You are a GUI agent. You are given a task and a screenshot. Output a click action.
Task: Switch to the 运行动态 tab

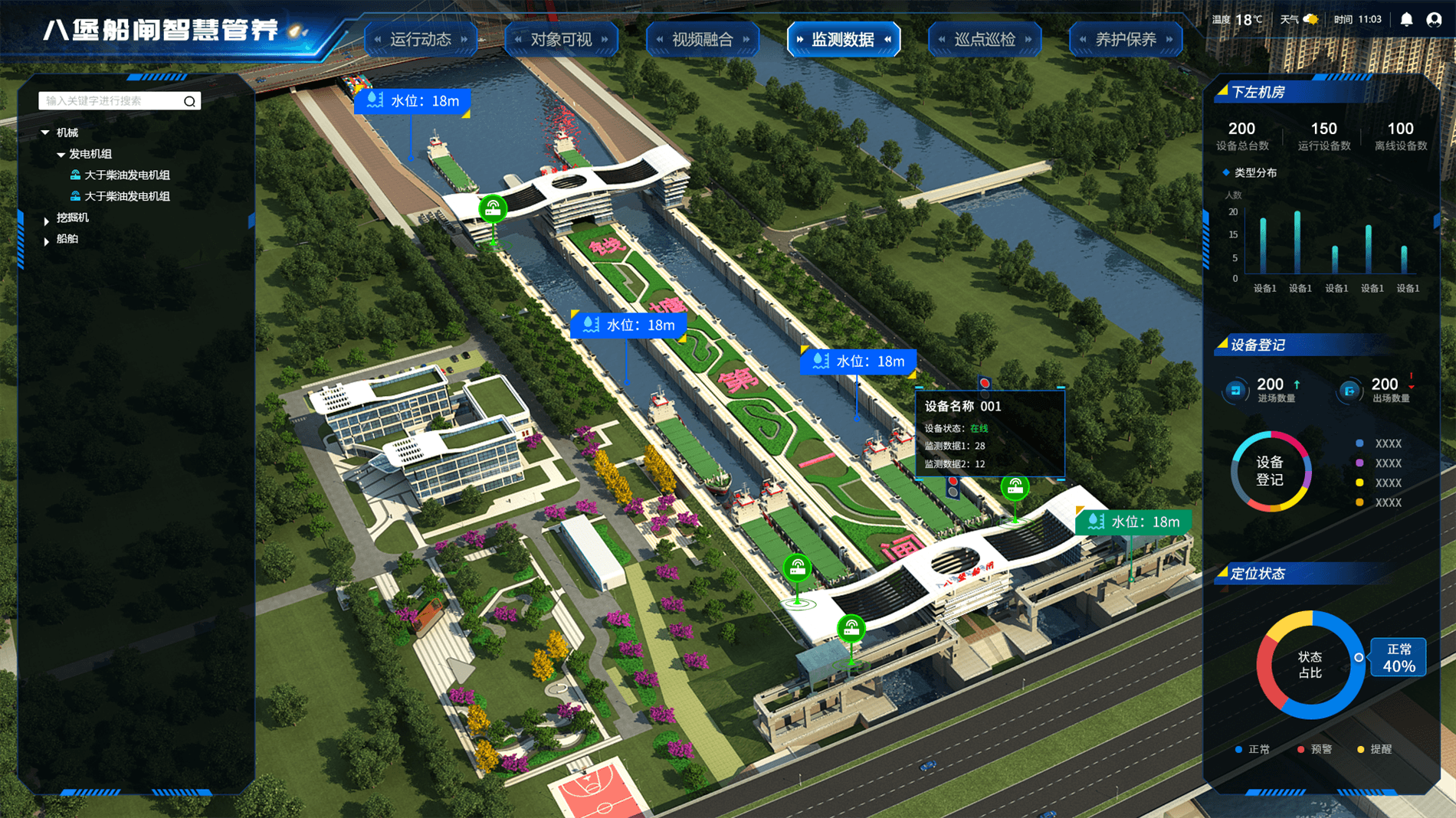tap(421, 39)
